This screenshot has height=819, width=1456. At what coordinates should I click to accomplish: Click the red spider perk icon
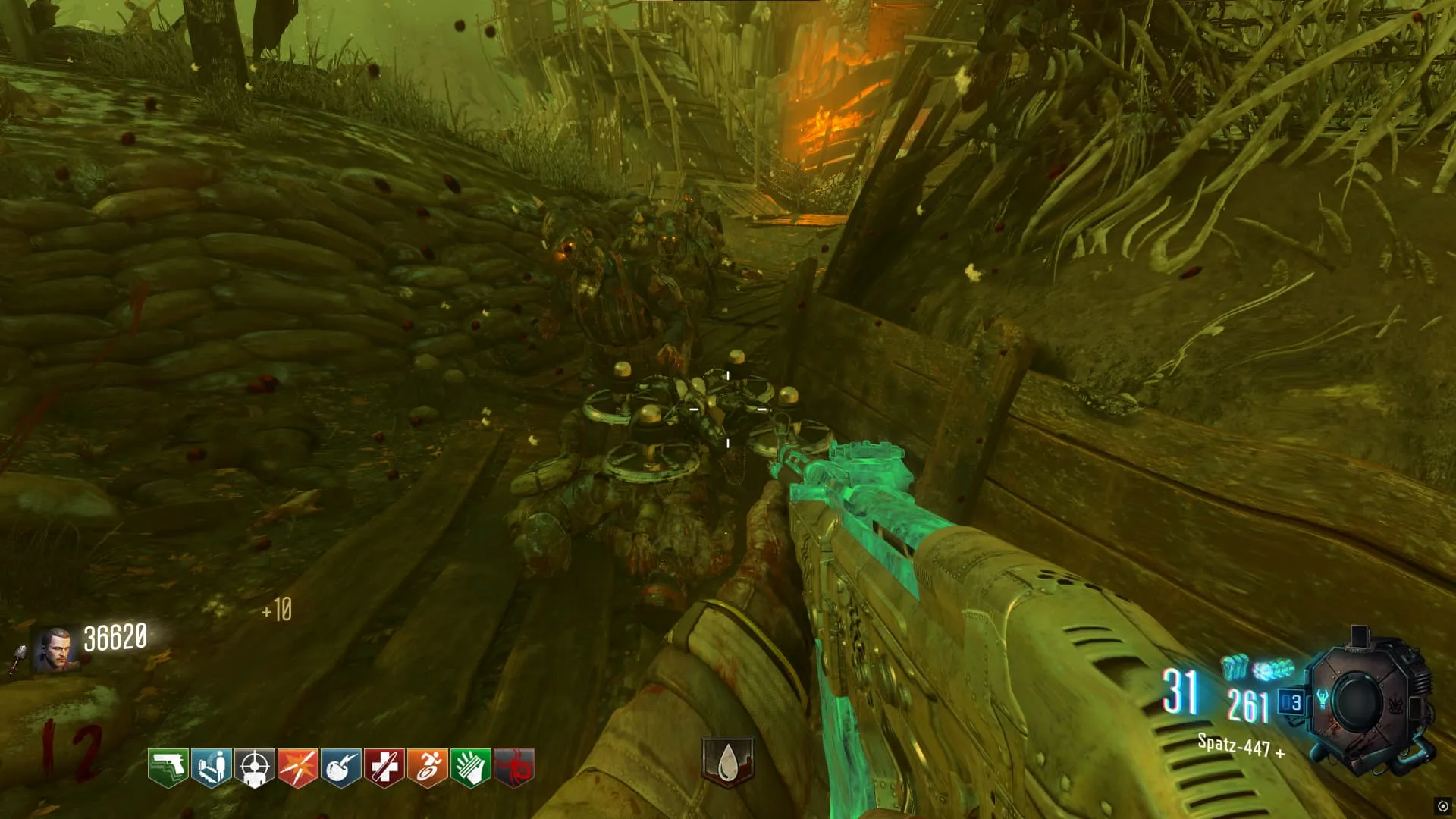coord(513,768)
